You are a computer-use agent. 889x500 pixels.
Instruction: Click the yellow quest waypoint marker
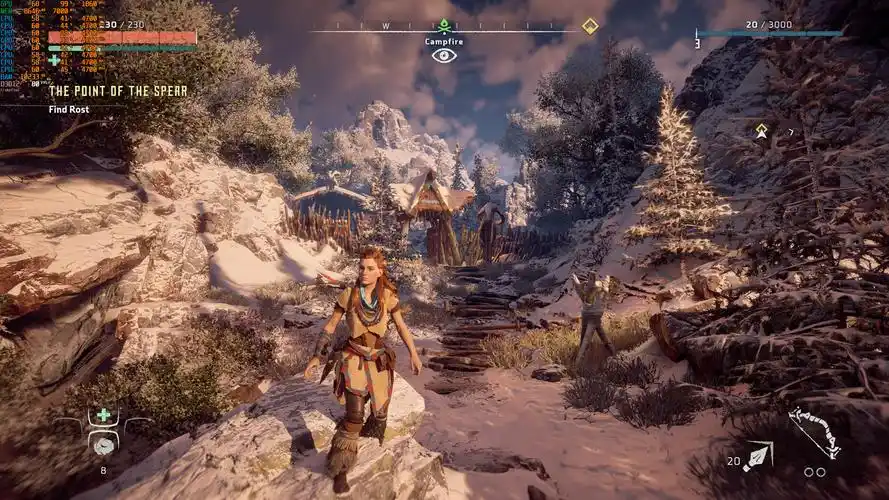[x=761, y=130]
